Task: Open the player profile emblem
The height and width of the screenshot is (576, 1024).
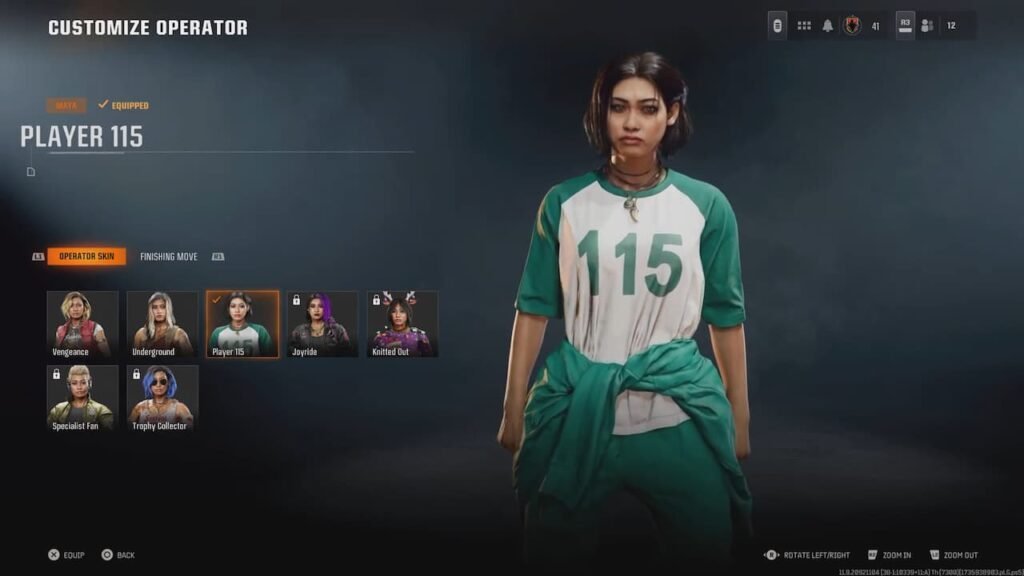Action: (x=852, y=26)
